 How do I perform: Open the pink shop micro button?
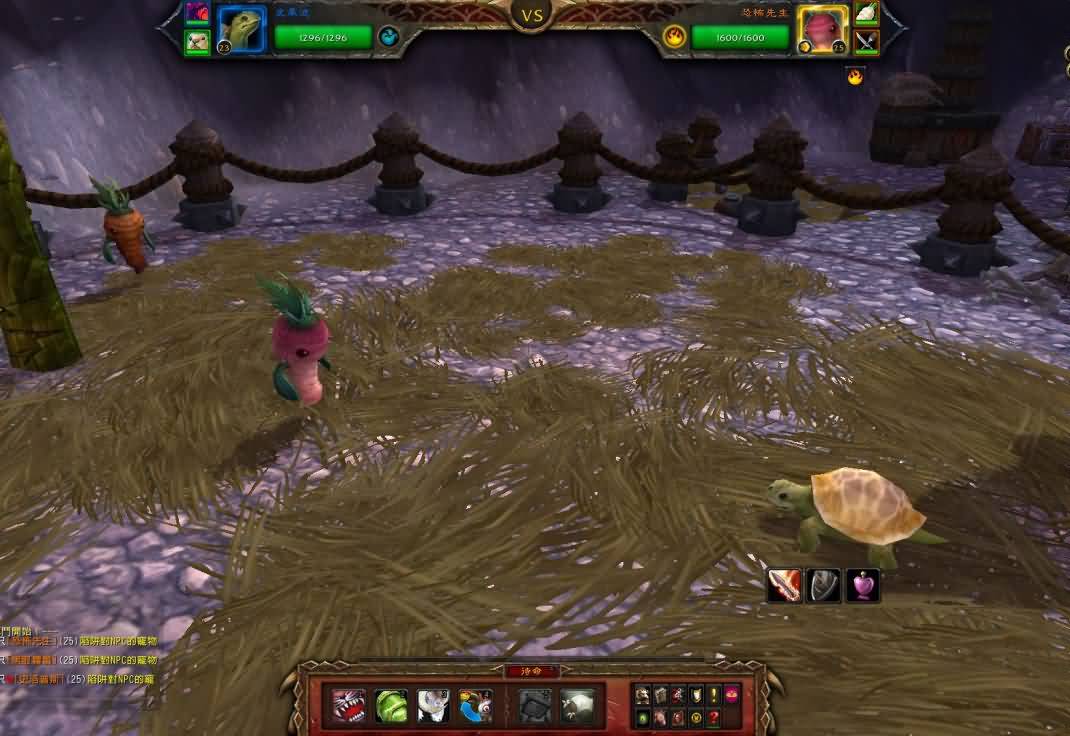tap(732, 694)
